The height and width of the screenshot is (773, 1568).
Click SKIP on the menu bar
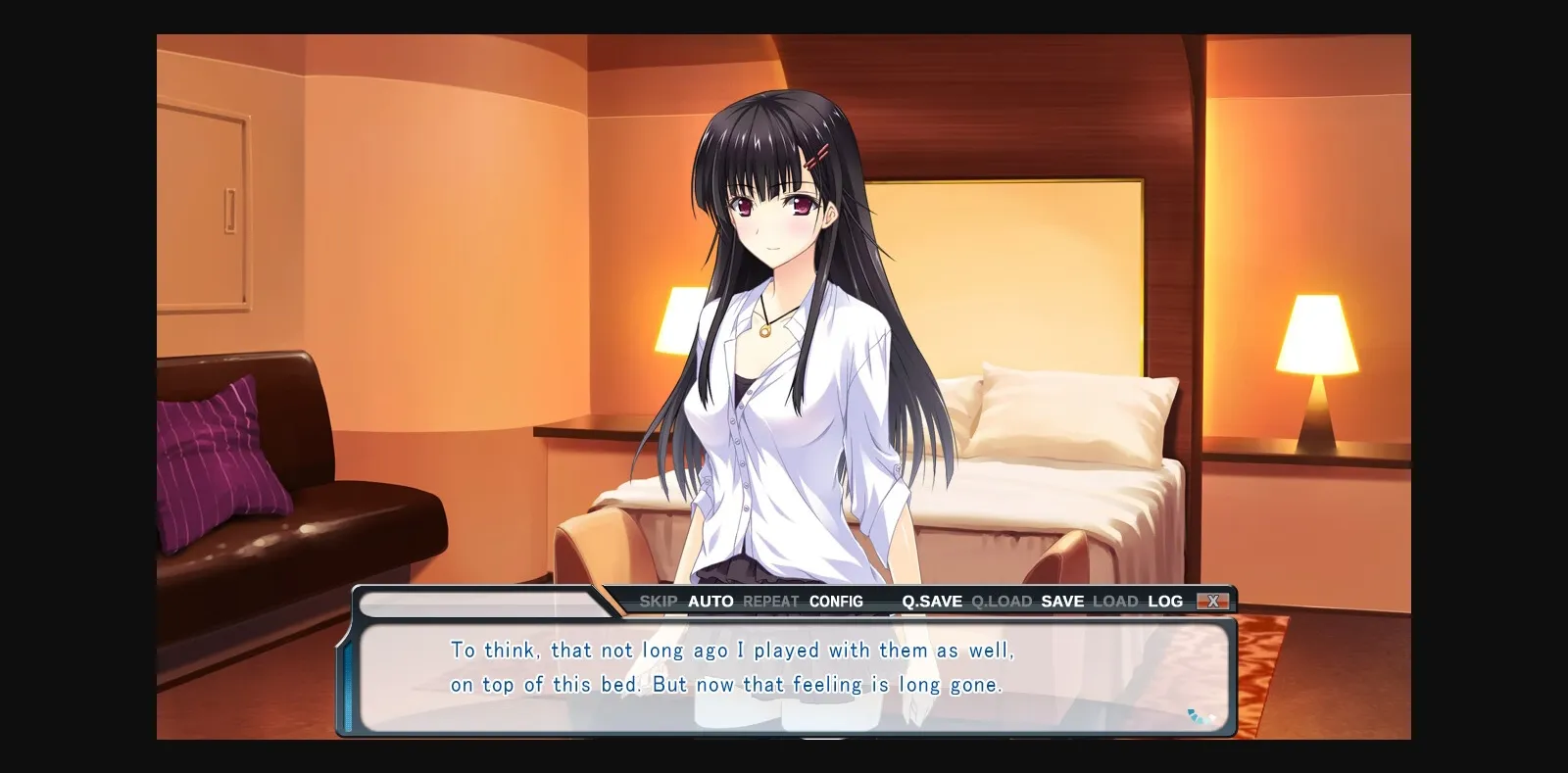pos(659,601)
